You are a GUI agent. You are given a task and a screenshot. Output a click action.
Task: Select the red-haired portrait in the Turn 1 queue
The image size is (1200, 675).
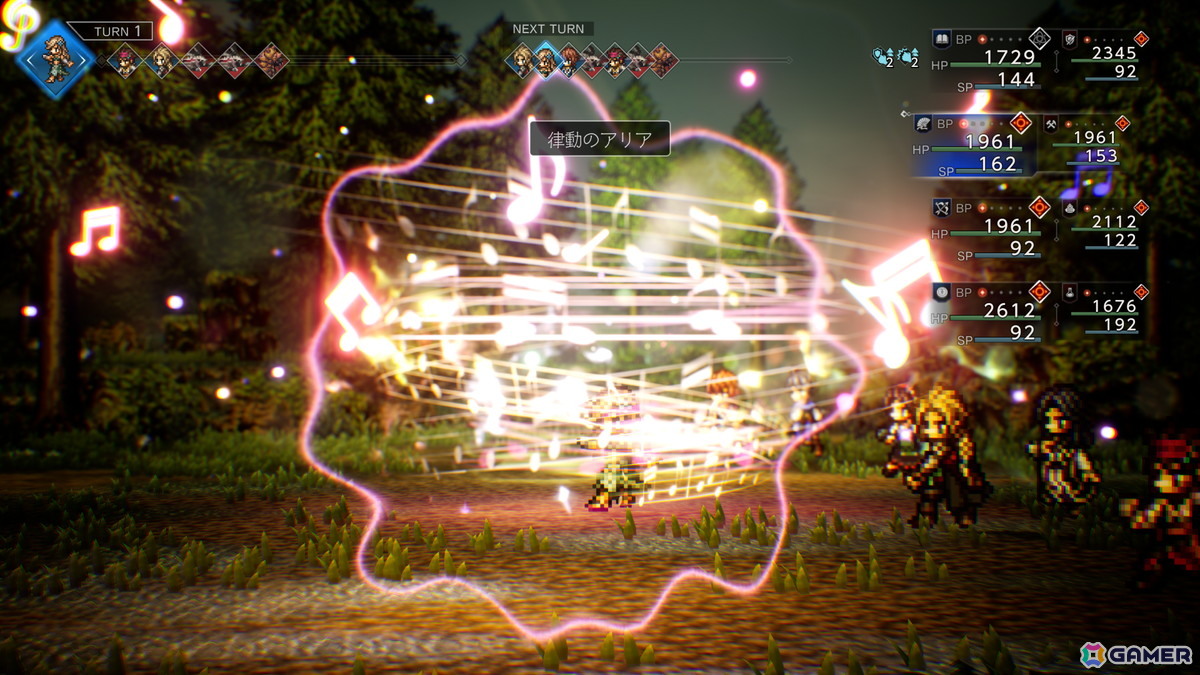coord(125,62)
